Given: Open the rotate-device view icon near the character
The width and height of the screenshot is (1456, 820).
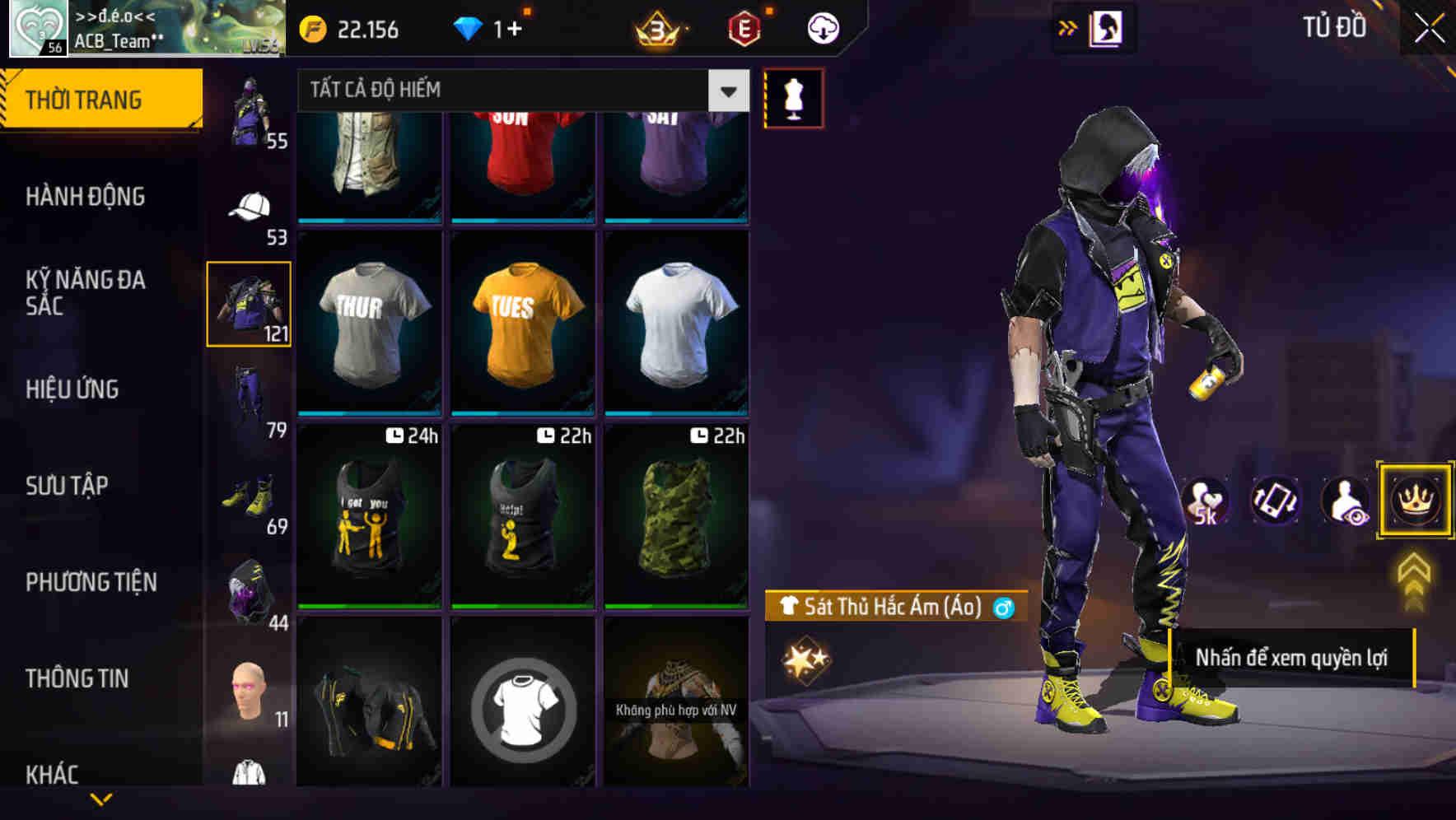Looking at the screenshot, I should 1275,501.
